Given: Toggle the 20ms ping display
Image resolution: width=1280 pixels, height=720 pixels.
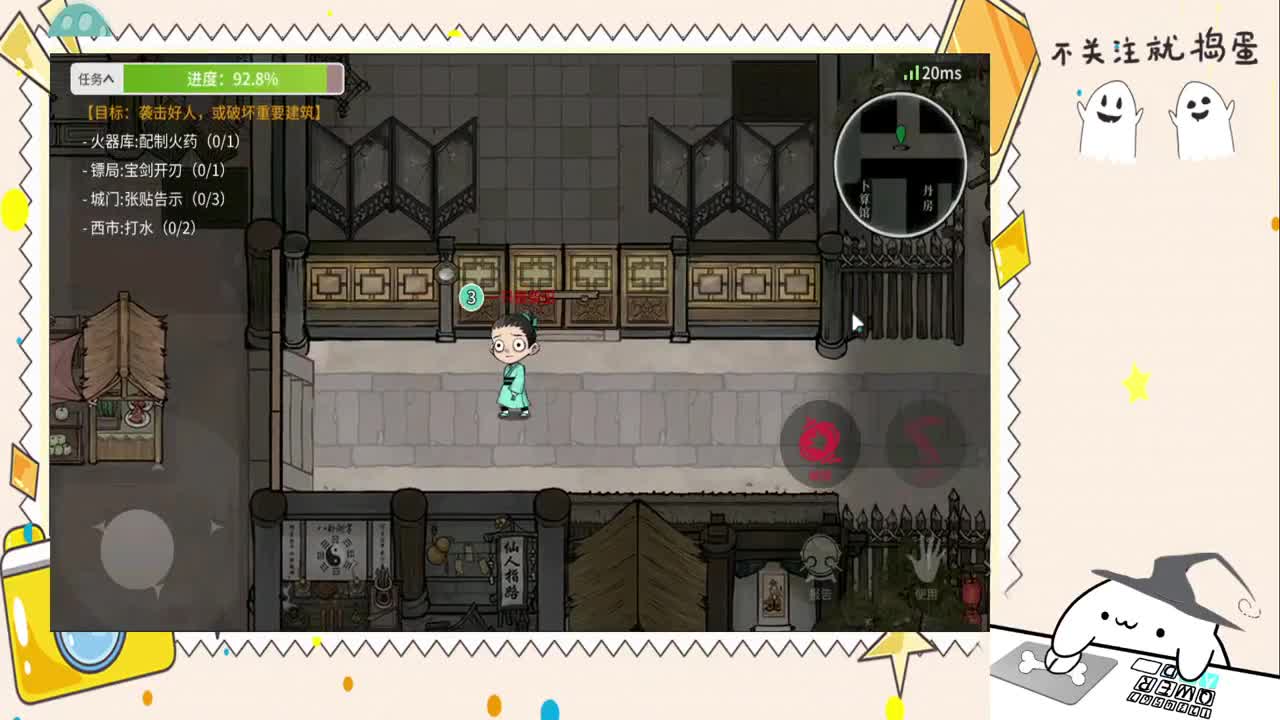Looking at the screenshot, I should 940,72.
